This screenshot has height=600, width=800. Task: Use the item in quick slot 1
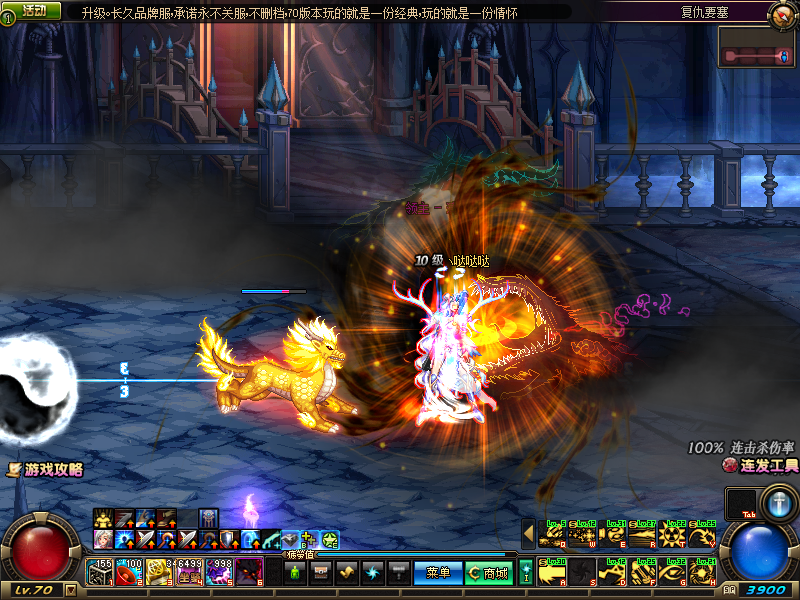coord(100,572)
